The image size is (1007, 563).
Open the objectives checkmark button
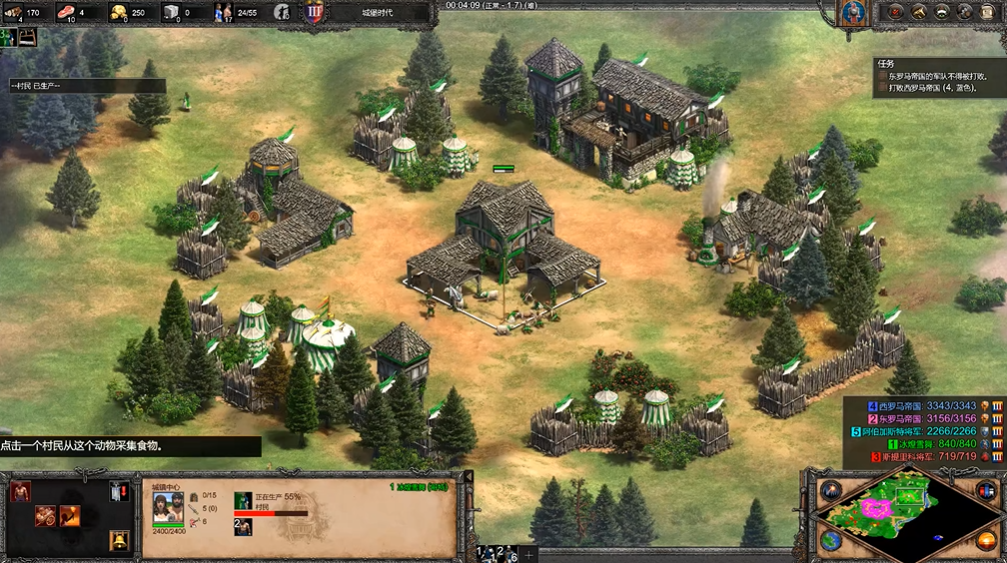[x=894, y=12]
